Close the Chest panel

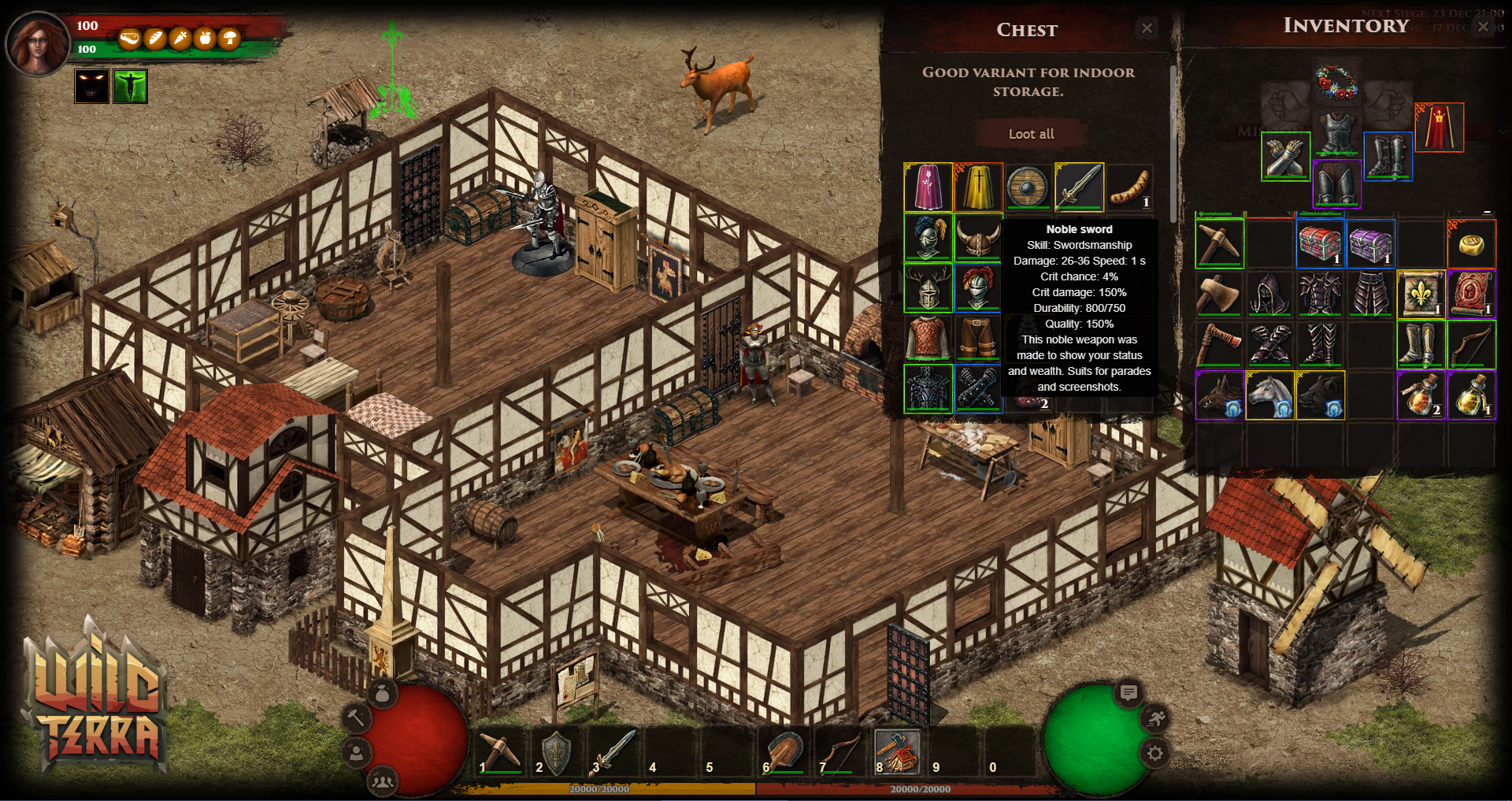(1147, 28)
